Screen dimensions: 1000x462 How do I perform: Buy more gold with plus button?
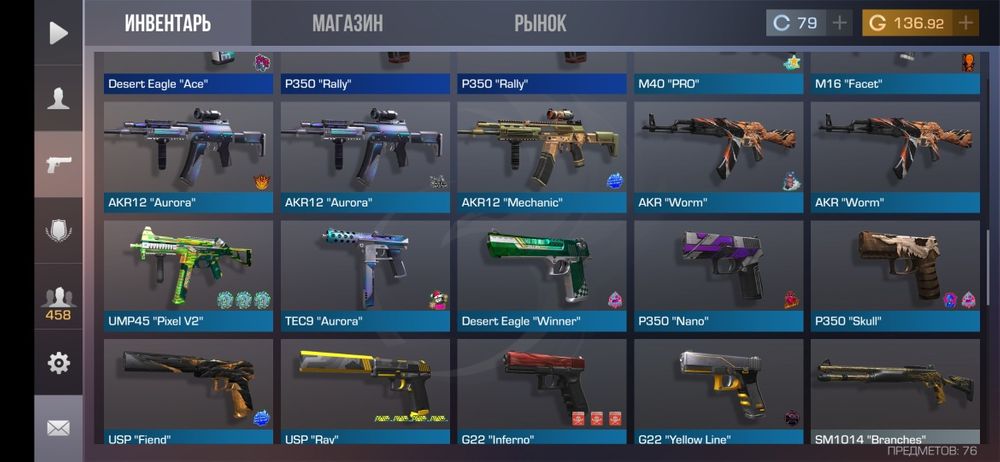point(965,23)
